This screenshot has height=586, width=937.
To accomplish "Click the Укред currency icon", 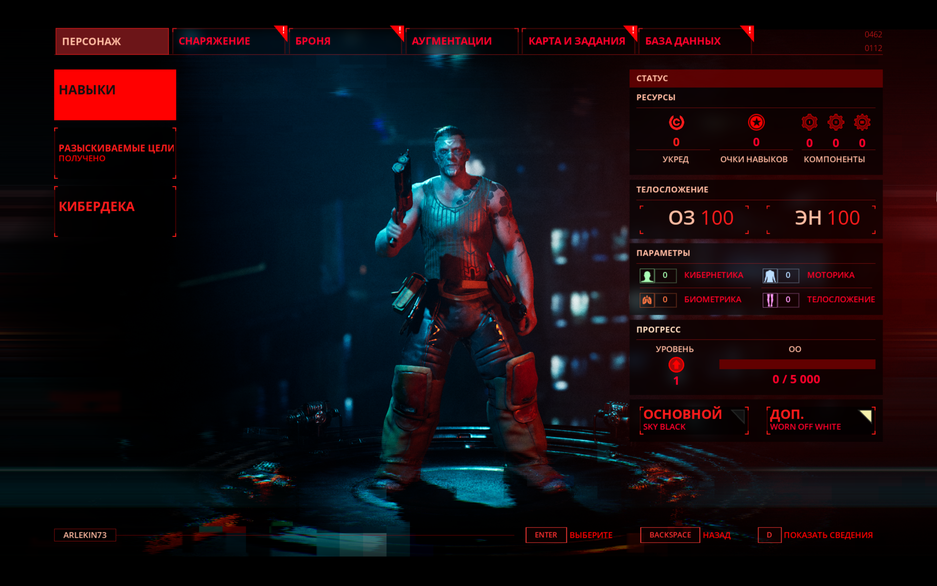I will tap(676, 123).
